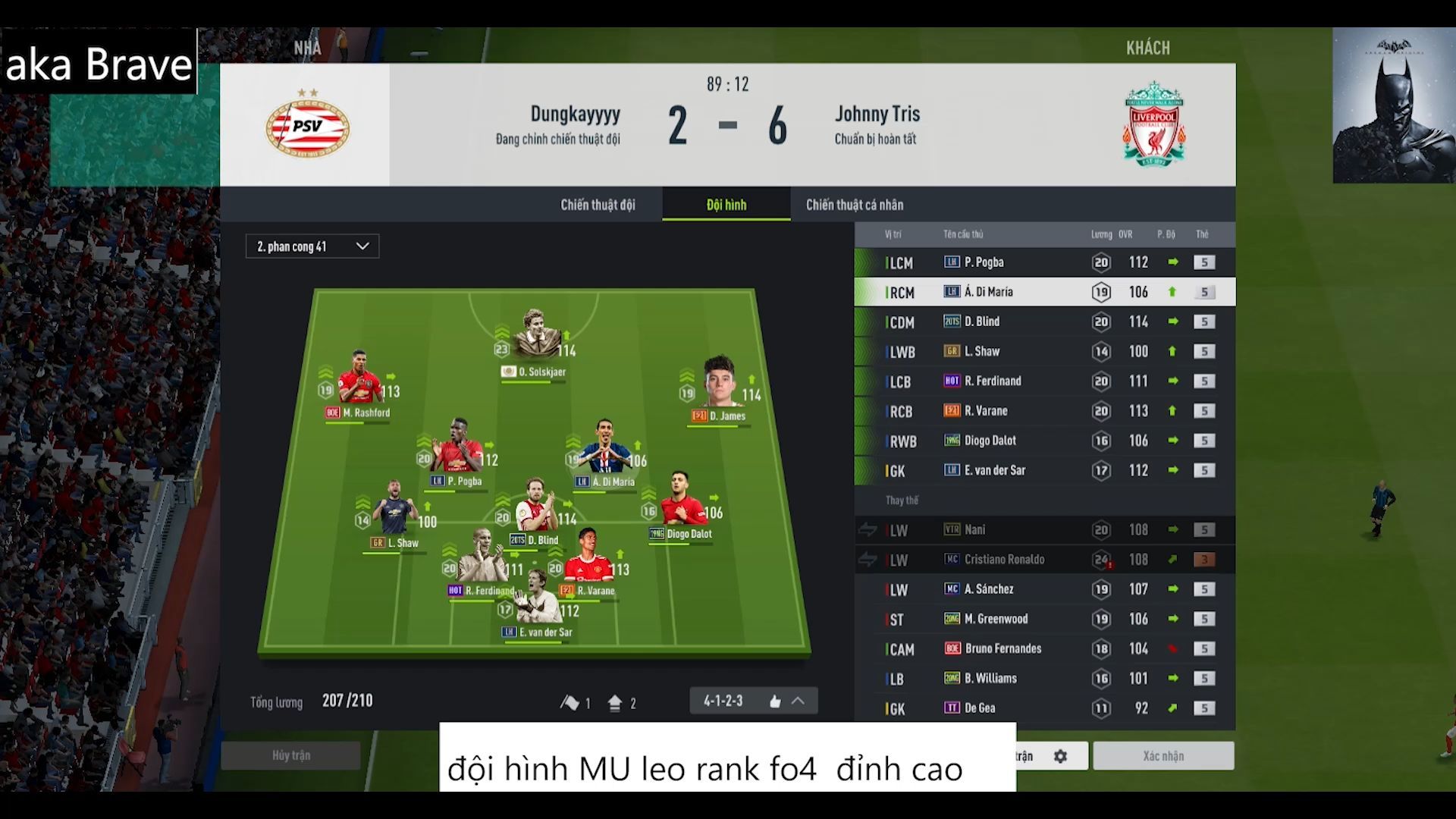1456x819 pixels.
Task: Open the Chiến thuật cá nhân tab
Action: tap(854, 205)
